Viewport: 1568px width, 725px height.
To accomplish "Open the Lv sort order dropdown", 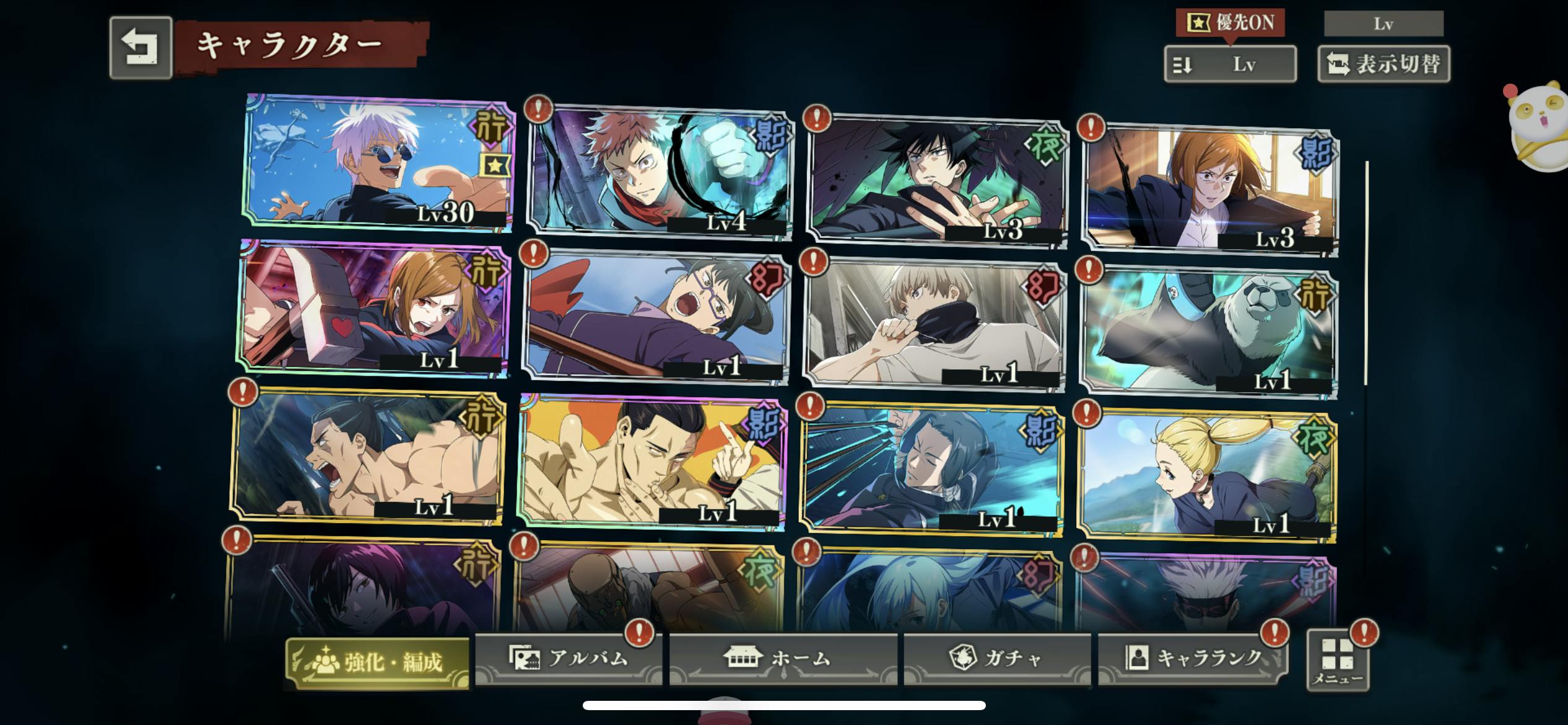I will pyautogui.click(x=1230, y=64).
